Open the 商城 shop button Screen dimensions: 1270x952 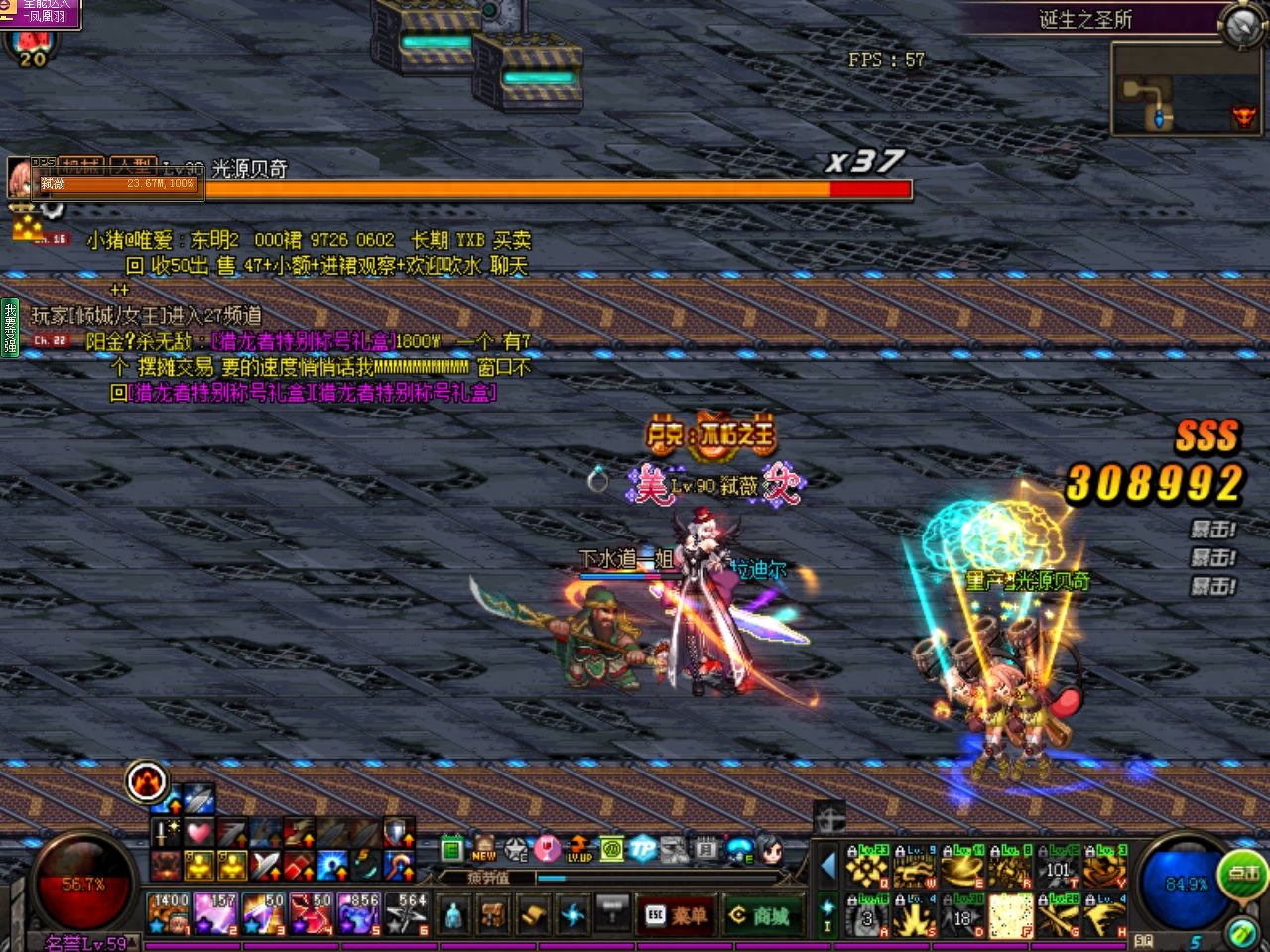tap(762, 915)
